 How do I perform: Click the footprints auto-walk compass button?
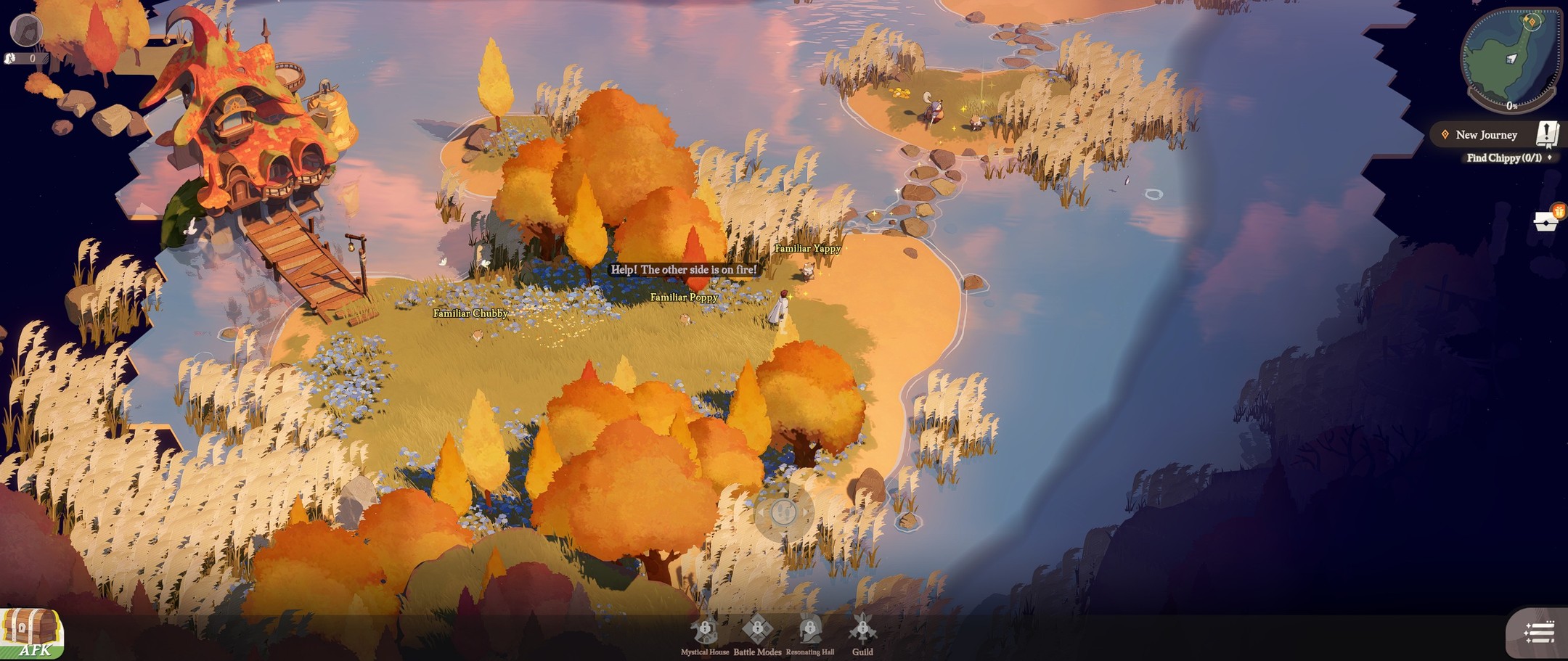coord(783,513)
